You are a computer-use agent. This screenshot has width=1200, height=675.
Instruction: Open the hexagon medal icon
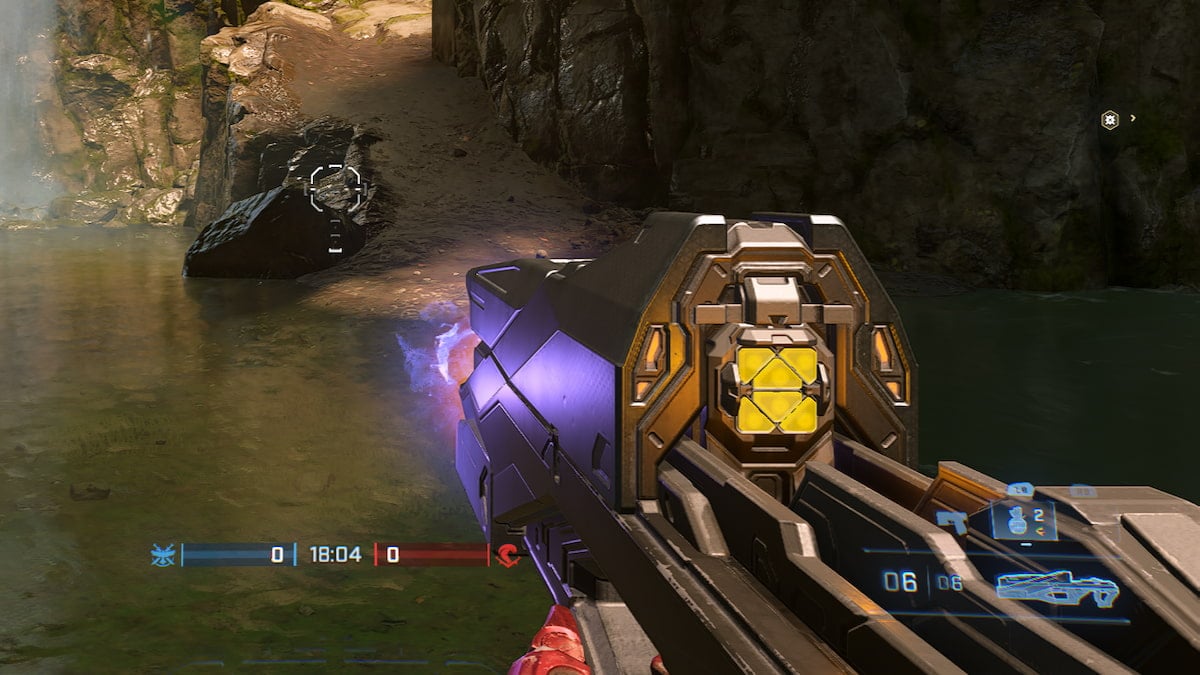point(1109,119)
